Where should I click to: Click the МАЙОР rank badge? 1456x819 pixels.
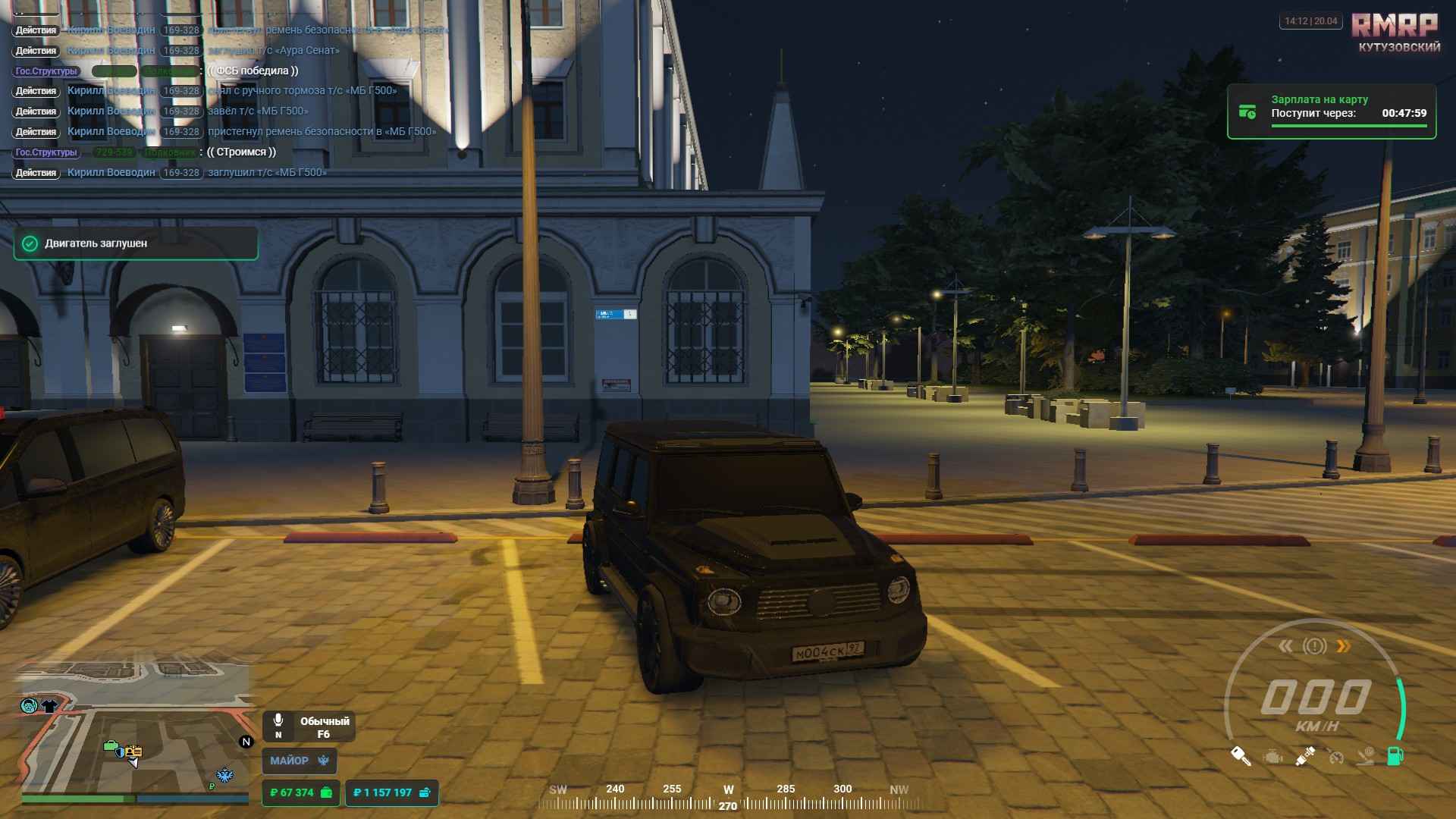(299, 761)
